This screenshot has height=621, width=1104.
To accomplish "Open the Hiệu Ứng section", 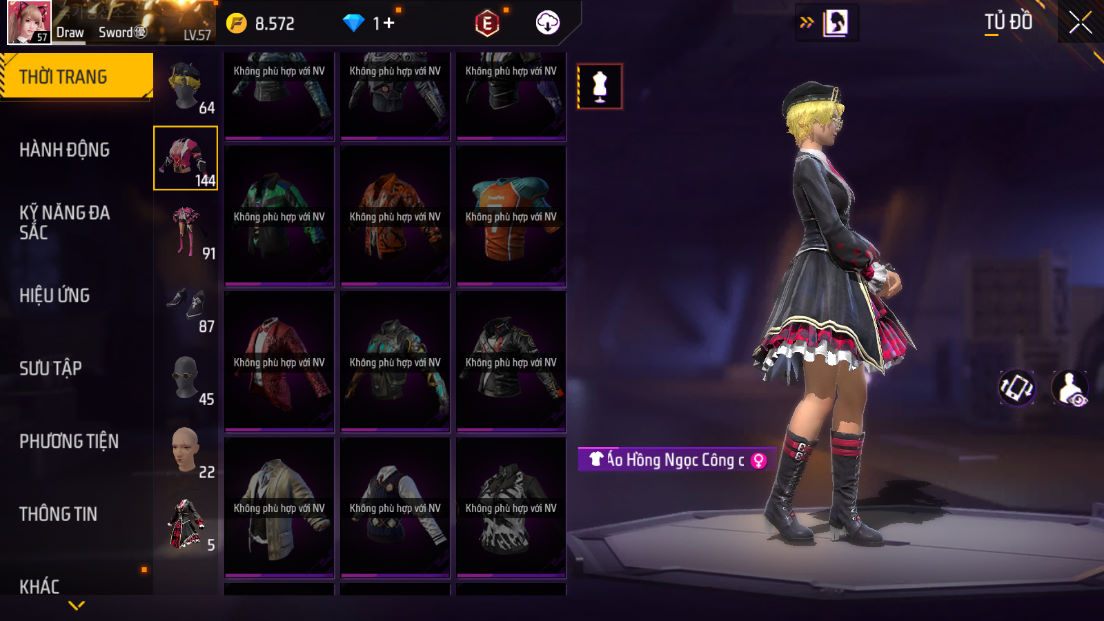I will point(55,295).
